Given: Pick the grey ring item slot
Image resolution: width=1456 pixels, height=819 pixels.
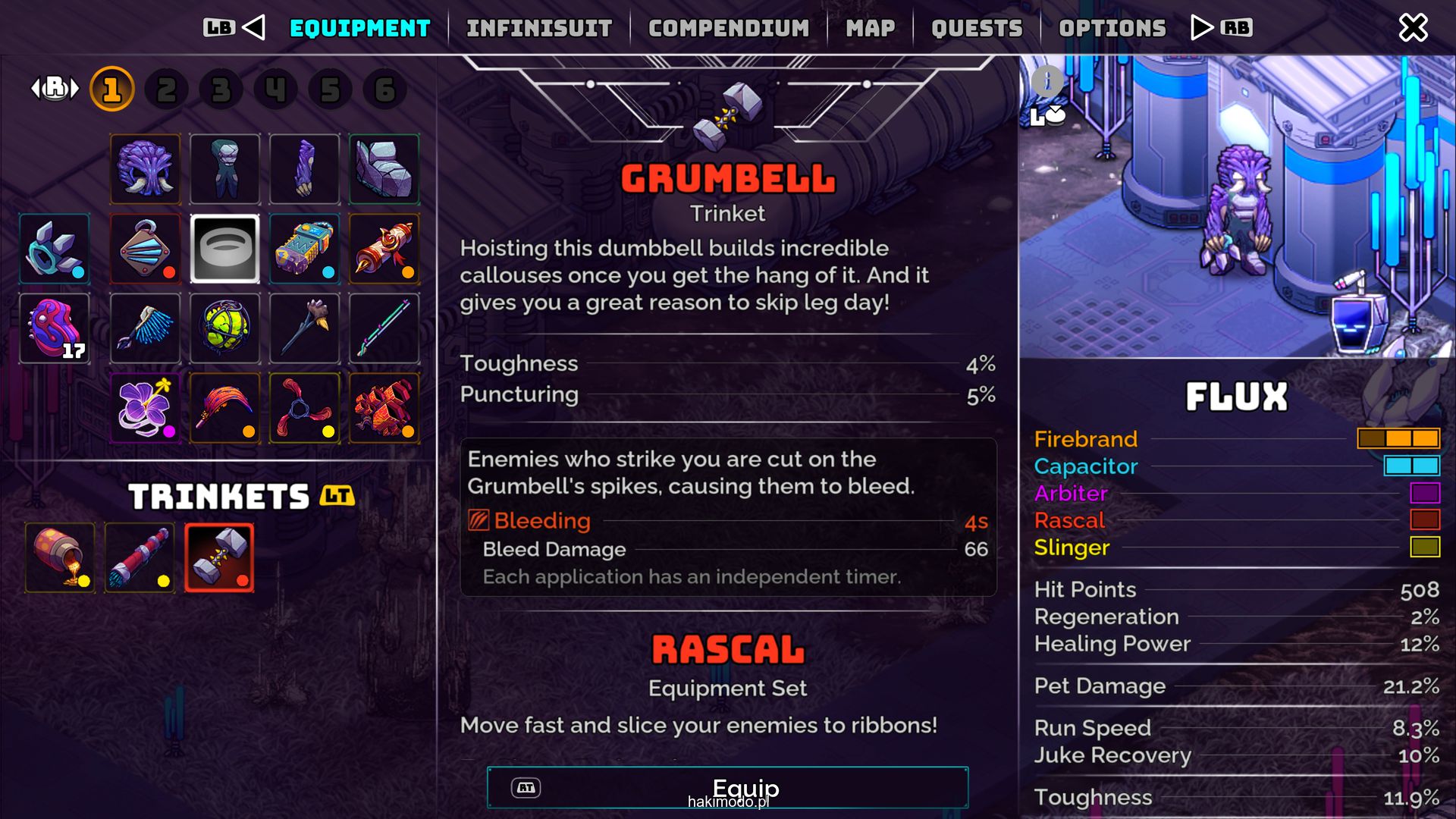Looking at the screenshot, I should tap(224, 249).
